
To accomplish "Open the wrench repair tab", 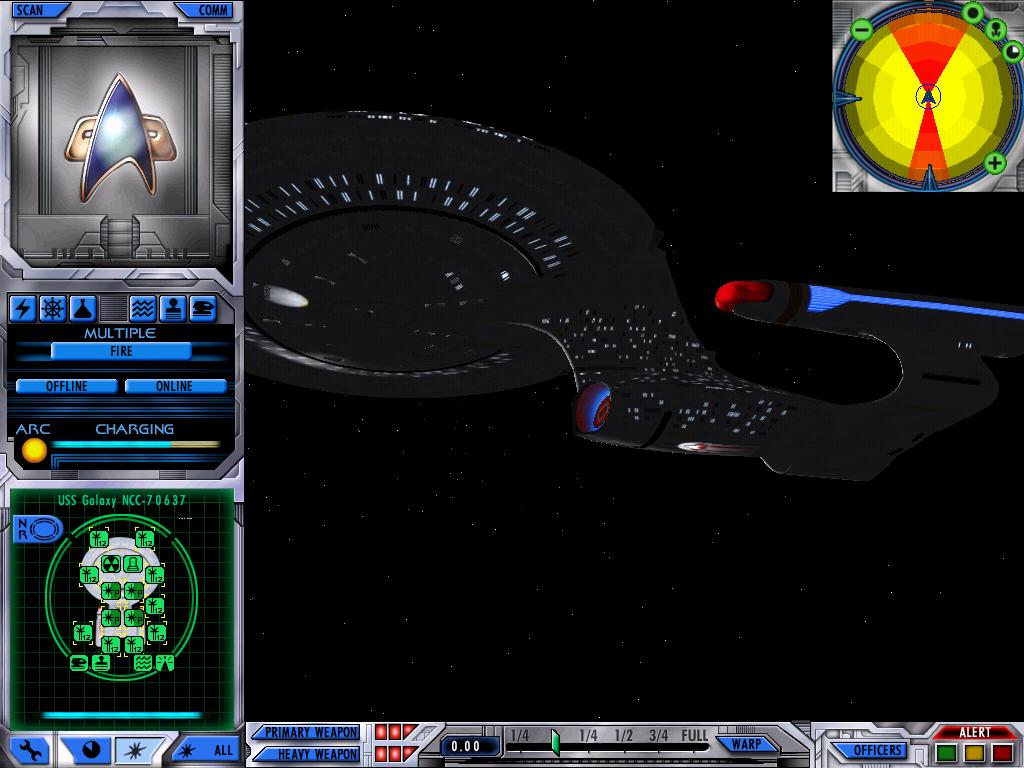I will (30, 749).
